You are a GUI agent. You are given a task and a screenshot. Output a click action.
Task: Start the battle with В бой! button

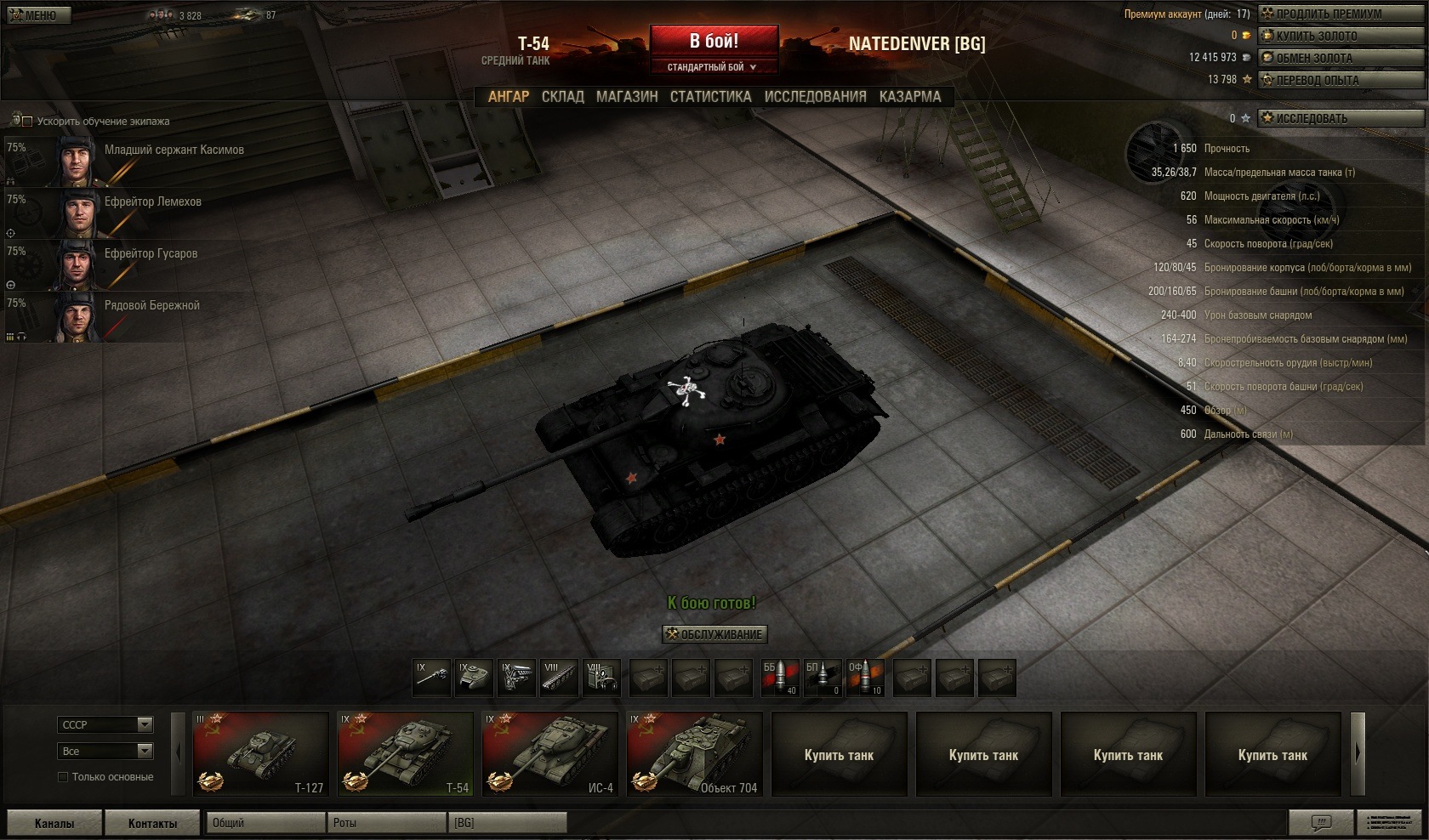(714, 41)
